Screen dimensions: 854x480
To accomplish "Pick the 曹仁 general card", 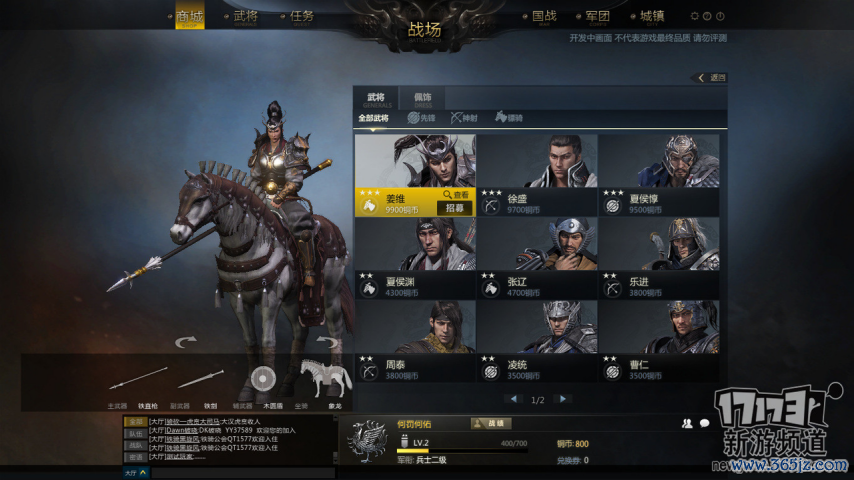I will [658, 340].
